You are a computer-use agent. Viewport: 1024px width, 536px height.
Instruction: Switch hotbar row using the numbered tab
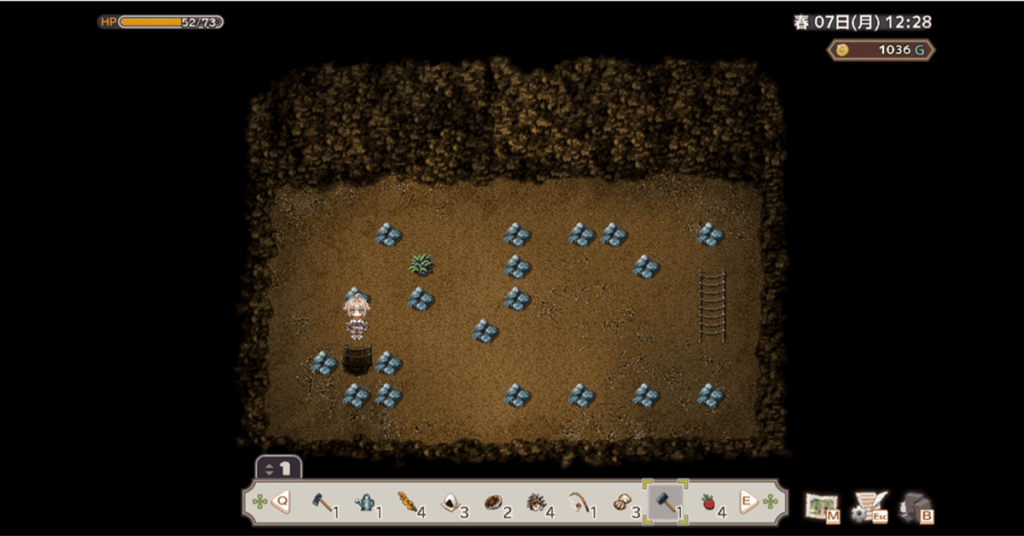[x=279, y=468]
